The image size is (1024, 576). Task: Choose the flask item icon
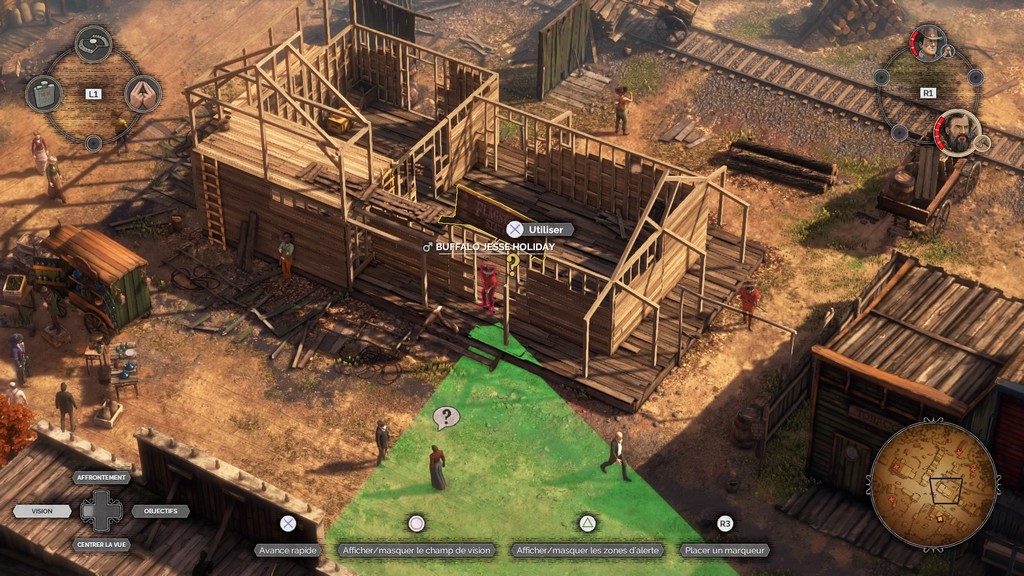click(43, 93)
